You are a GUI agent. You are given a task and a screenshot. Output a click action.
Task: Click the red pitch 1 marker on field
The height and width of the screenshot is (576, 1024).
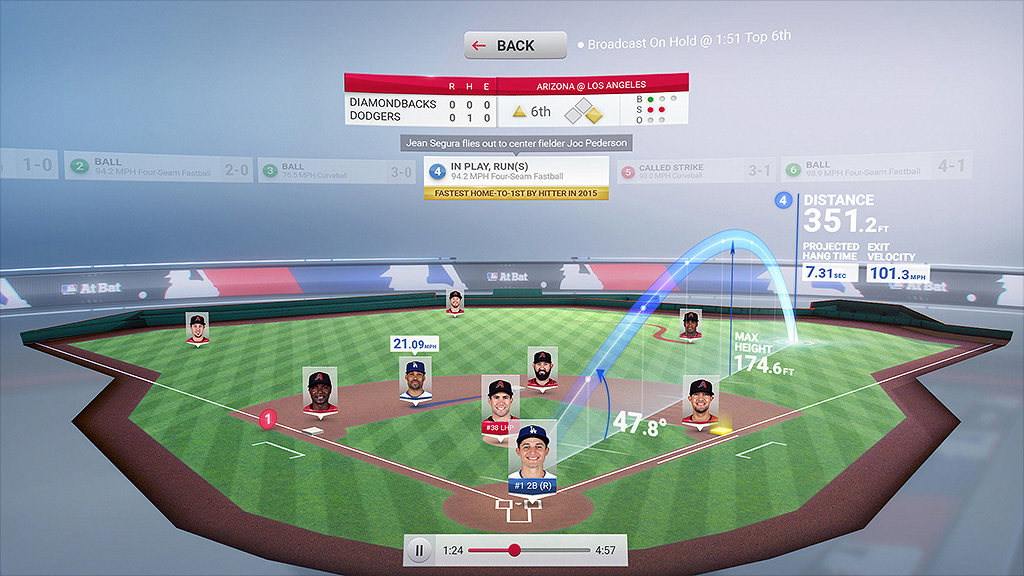267,420
